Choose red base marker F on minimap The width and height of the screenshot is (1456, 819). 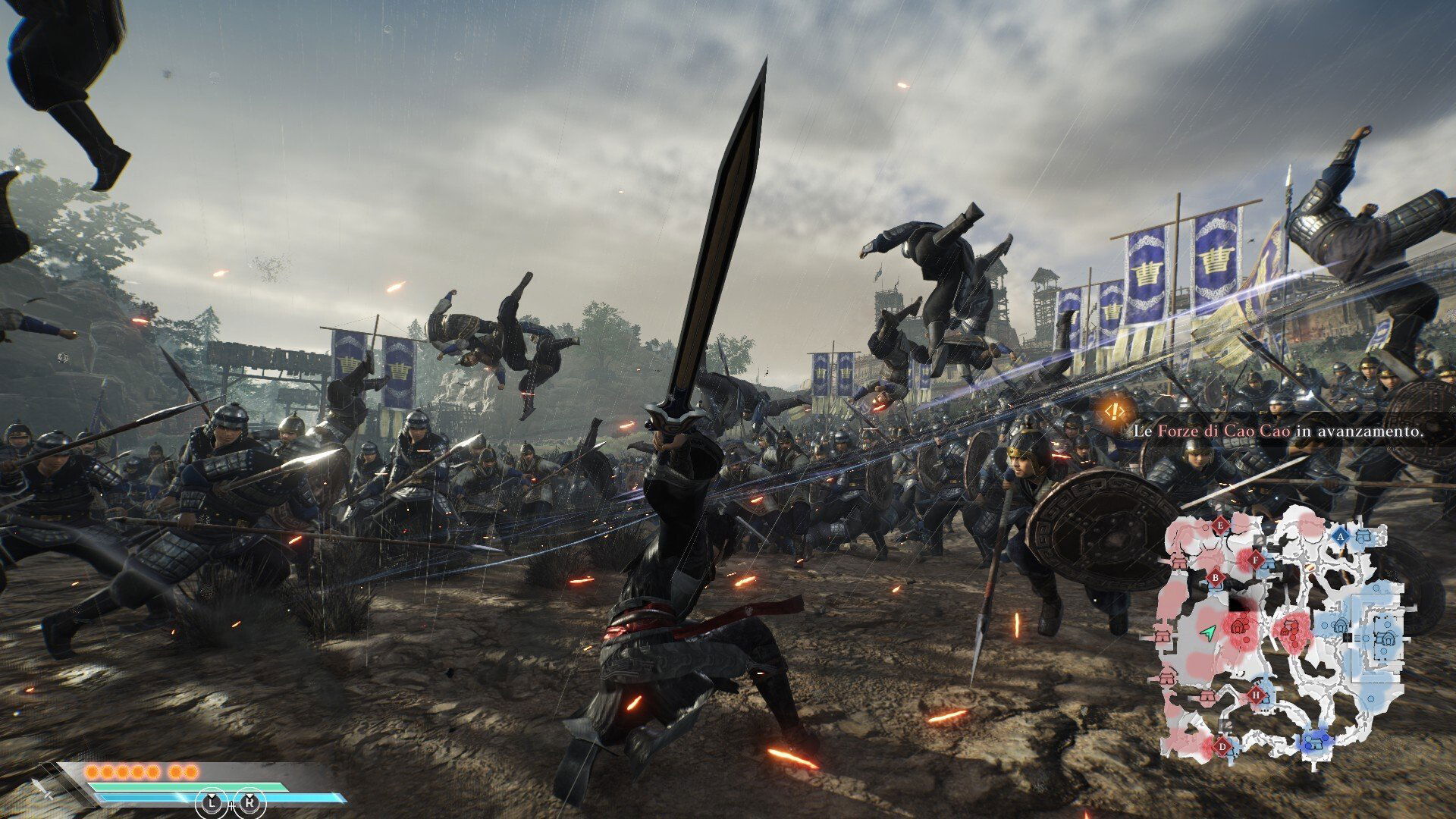tap(1256, 560)
